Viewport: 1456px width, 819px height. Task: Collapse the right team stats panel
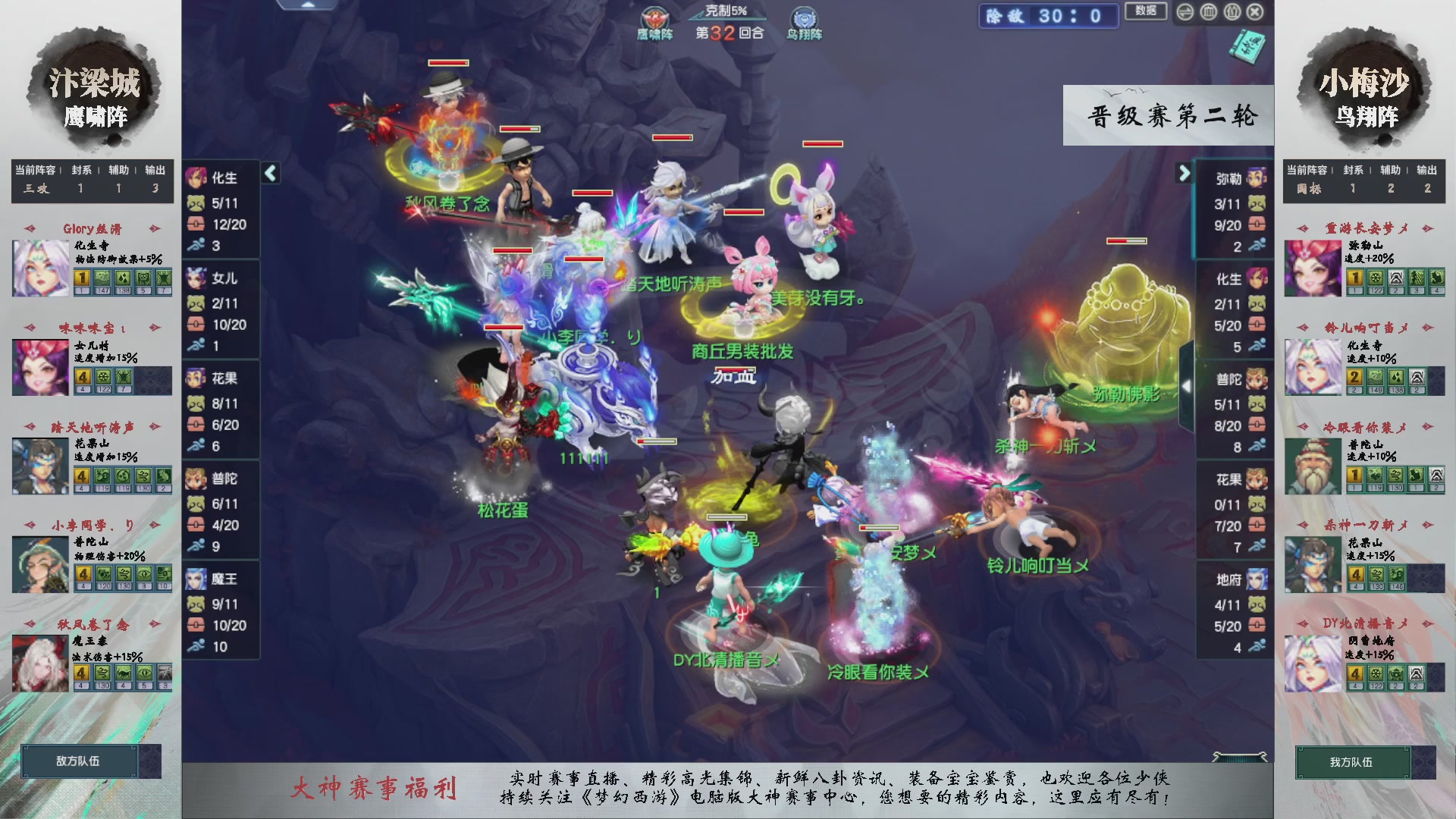1184,173
